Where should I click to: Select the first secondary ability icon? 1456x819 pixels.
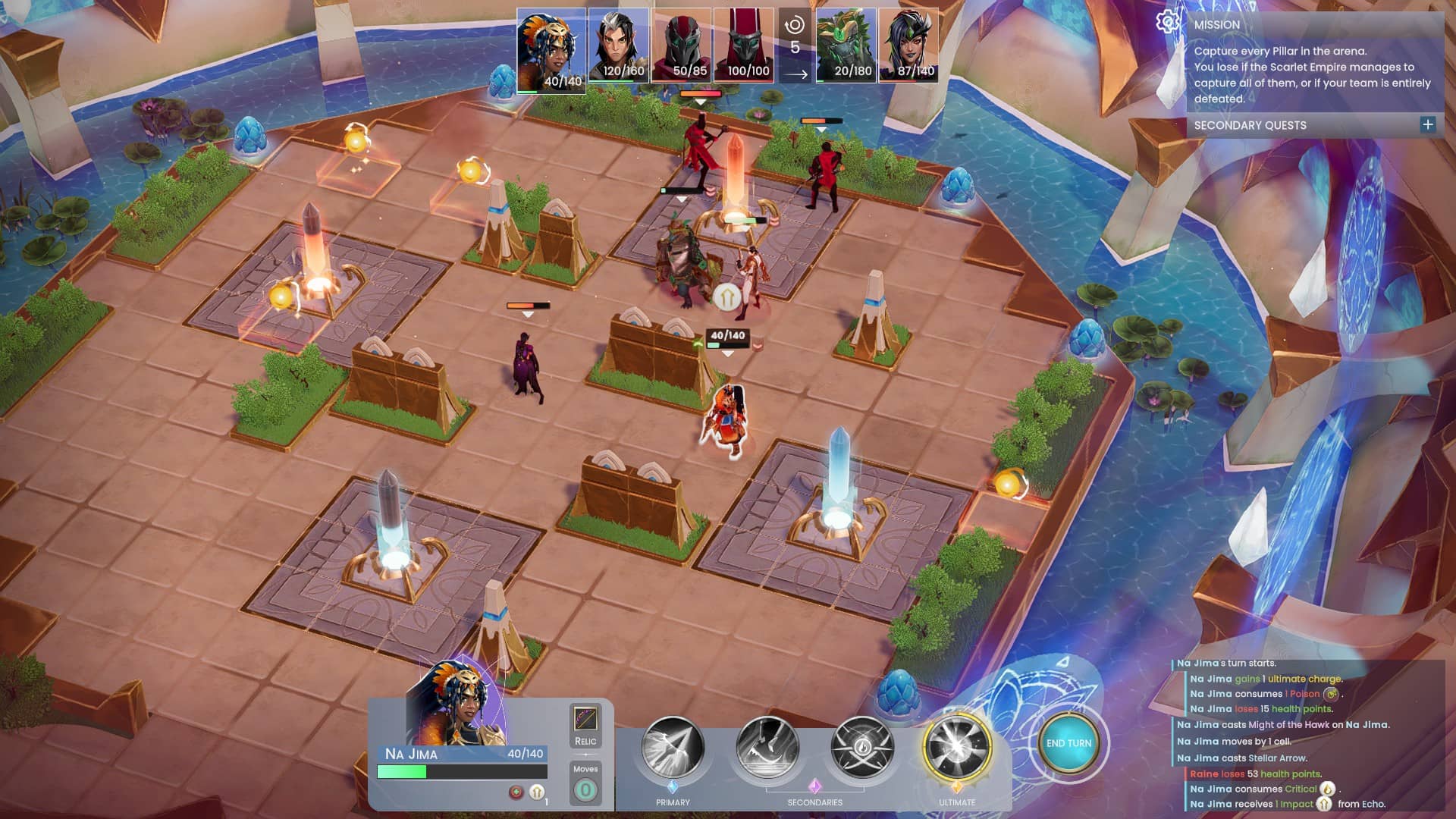pyautogui.click(x=767, y=748)
